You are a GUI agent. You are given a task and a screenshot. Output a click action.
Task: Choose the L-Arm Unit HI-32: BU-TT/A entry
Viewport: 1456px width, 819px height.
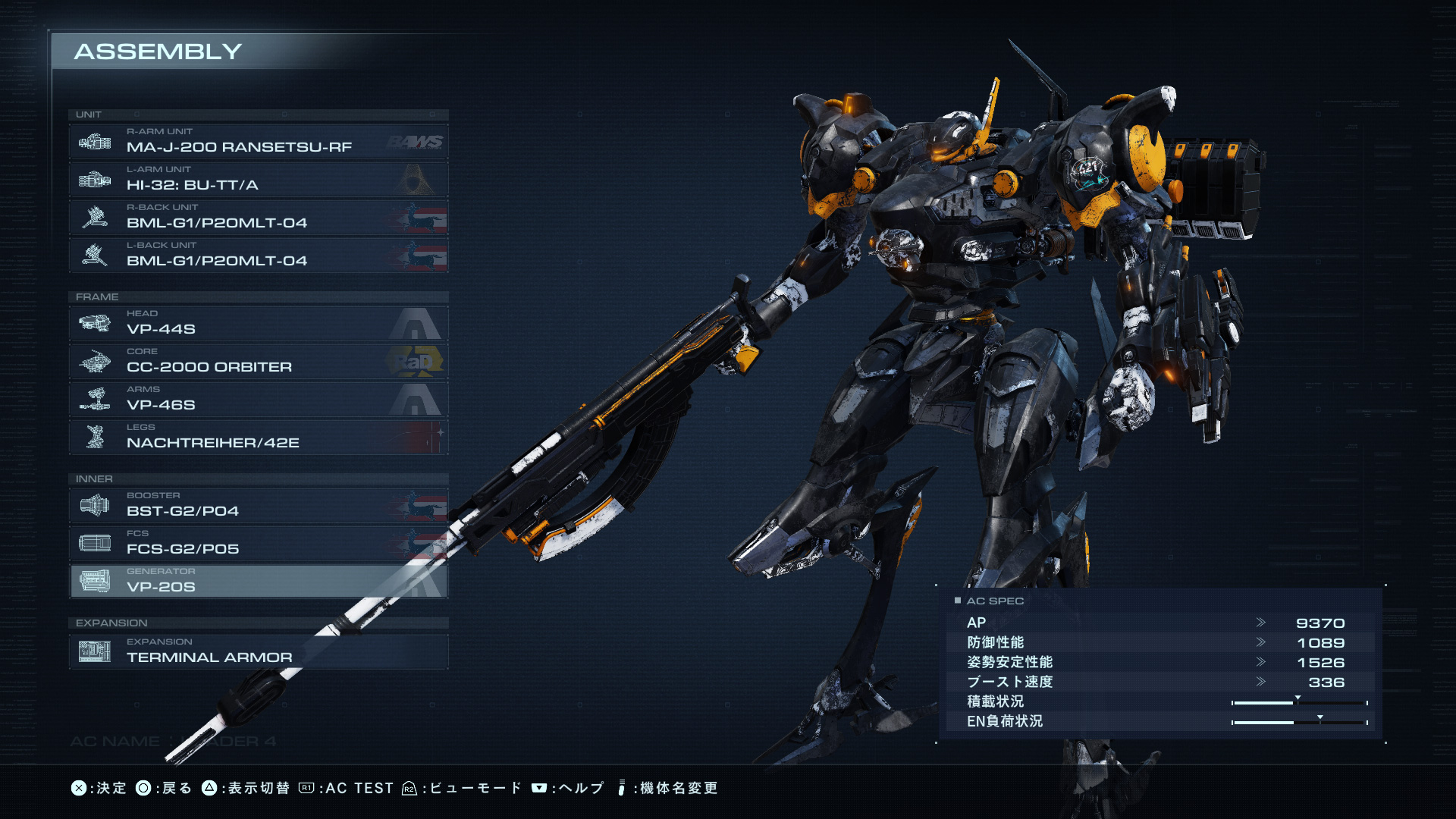point(258,180)
